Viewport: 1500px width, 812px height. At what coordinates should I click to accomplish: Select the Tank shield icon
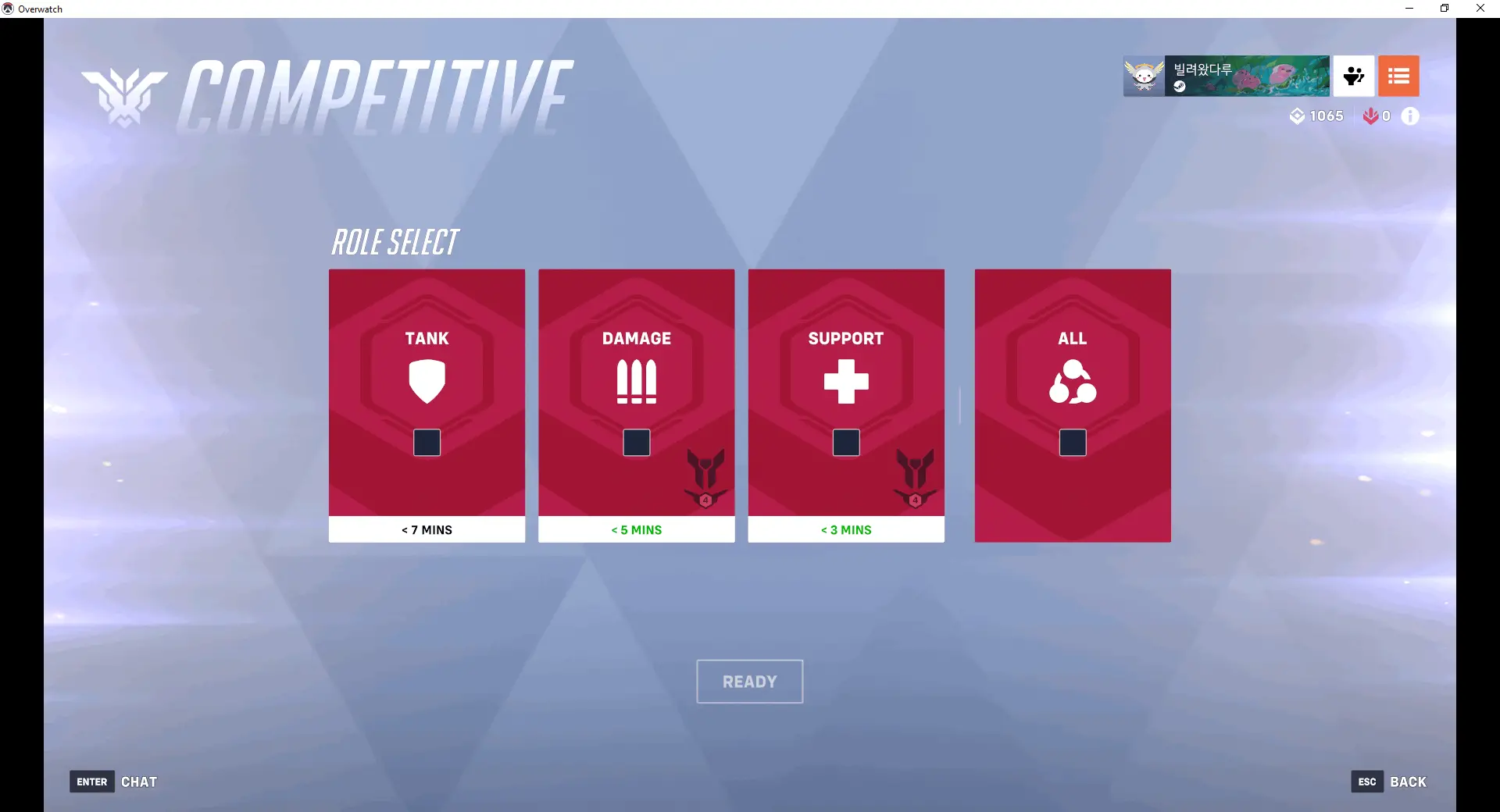427,382
